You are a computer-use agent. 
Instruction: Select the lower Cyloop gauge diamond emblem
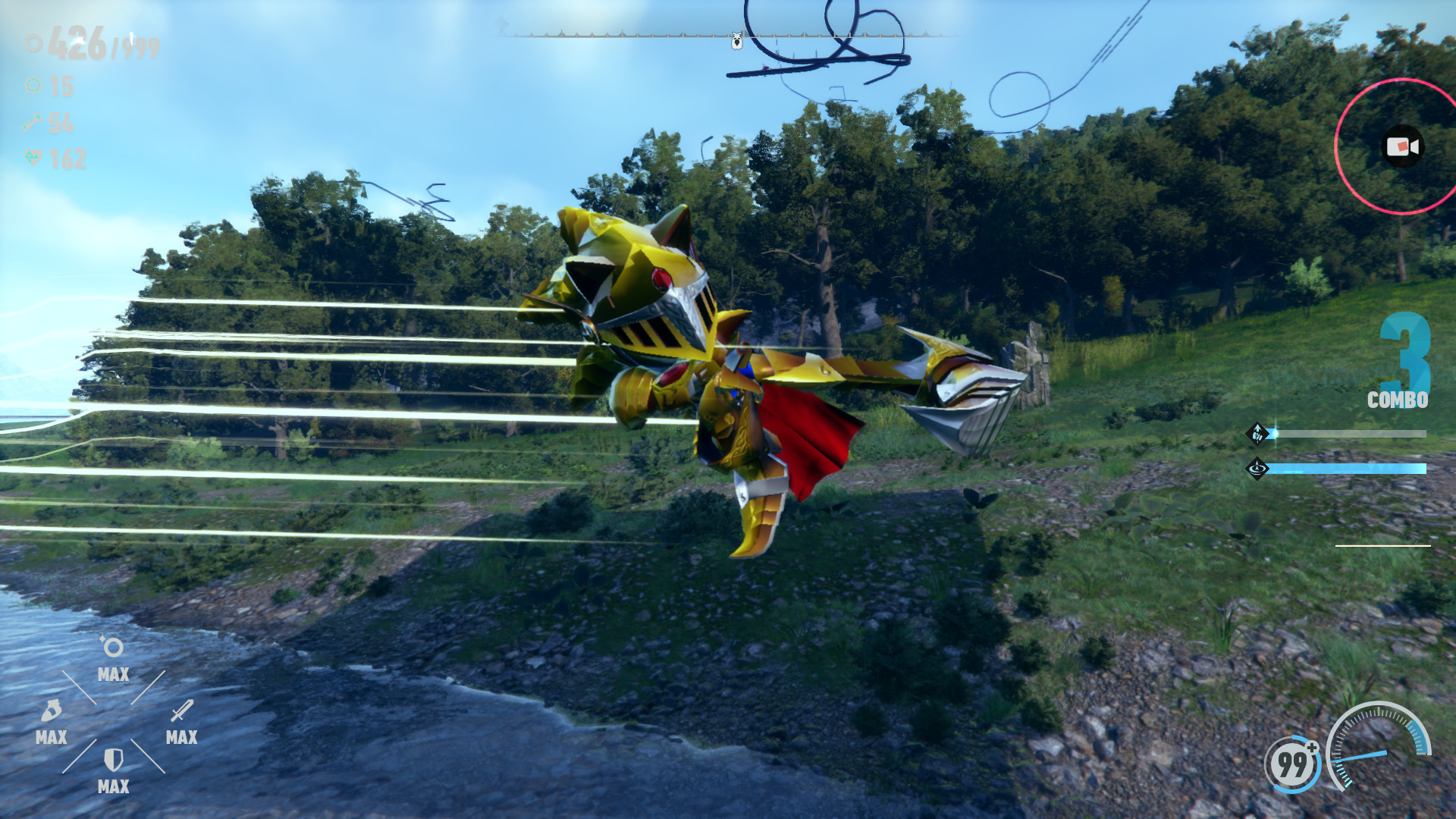[x=1259, y=469]
